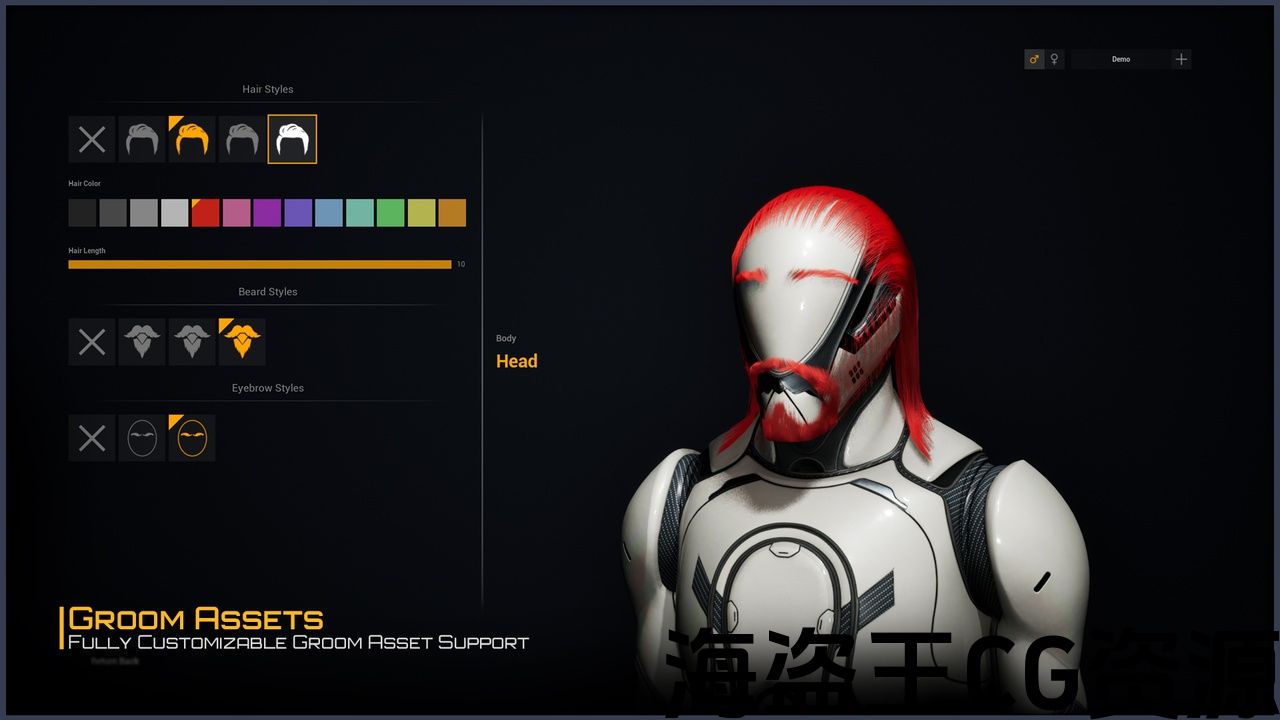Remove hair with the Hair Styles X
Viewport: 1280px width, 720px height.
(92, 139)
